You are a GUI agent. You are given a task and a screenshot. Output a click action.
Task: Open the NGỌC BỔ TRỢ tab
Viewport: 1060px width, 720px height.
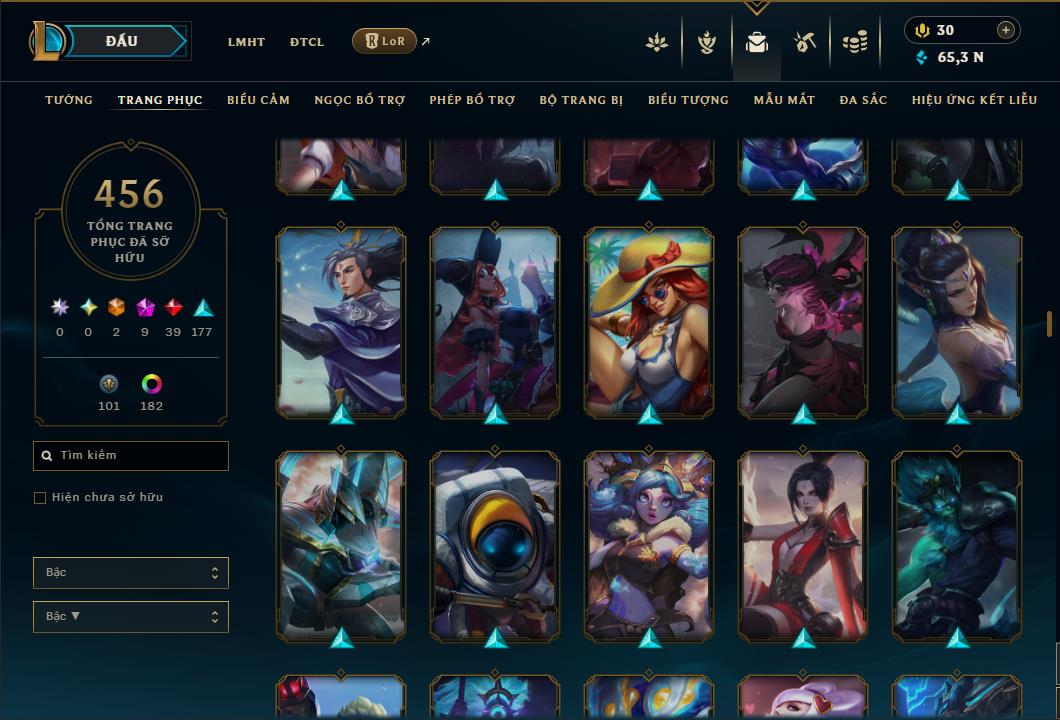[x=359, y=100]
